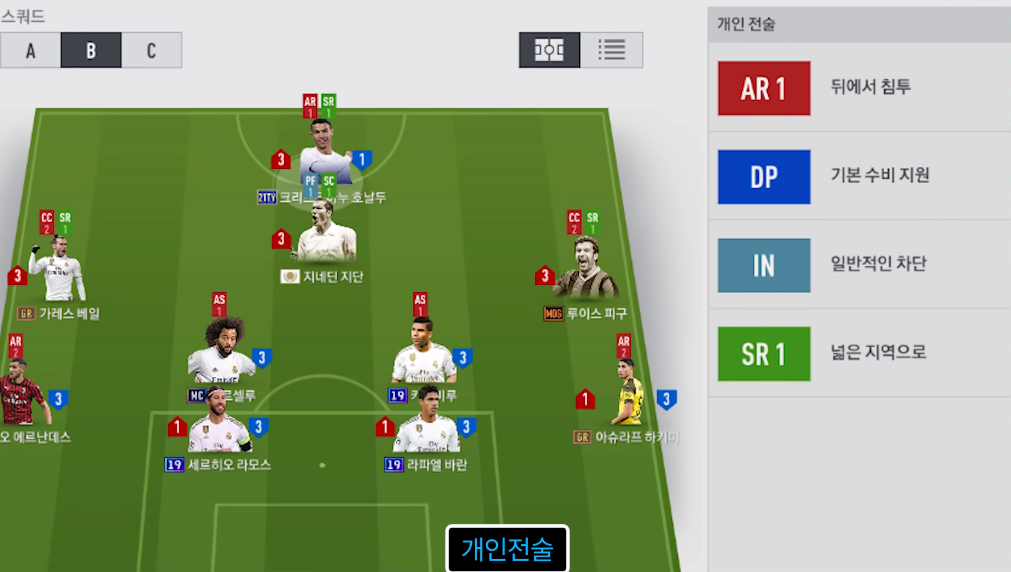Select Luís Figo's player card

pyautogui.click(x=585, y=273)
